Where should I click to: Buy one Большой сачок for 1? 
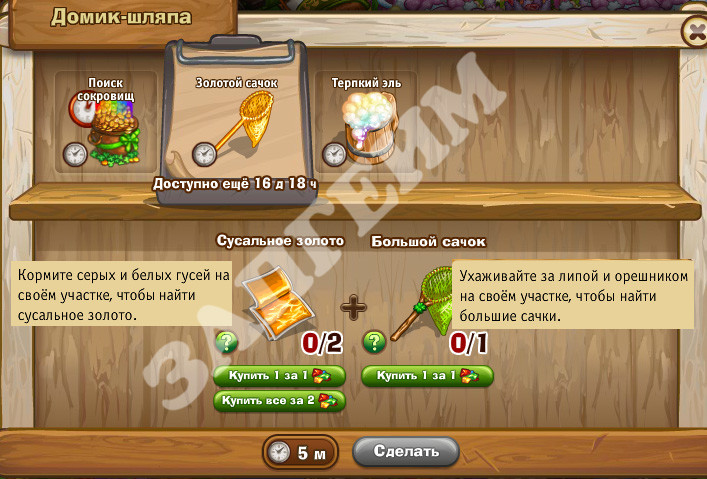point(427,375)
